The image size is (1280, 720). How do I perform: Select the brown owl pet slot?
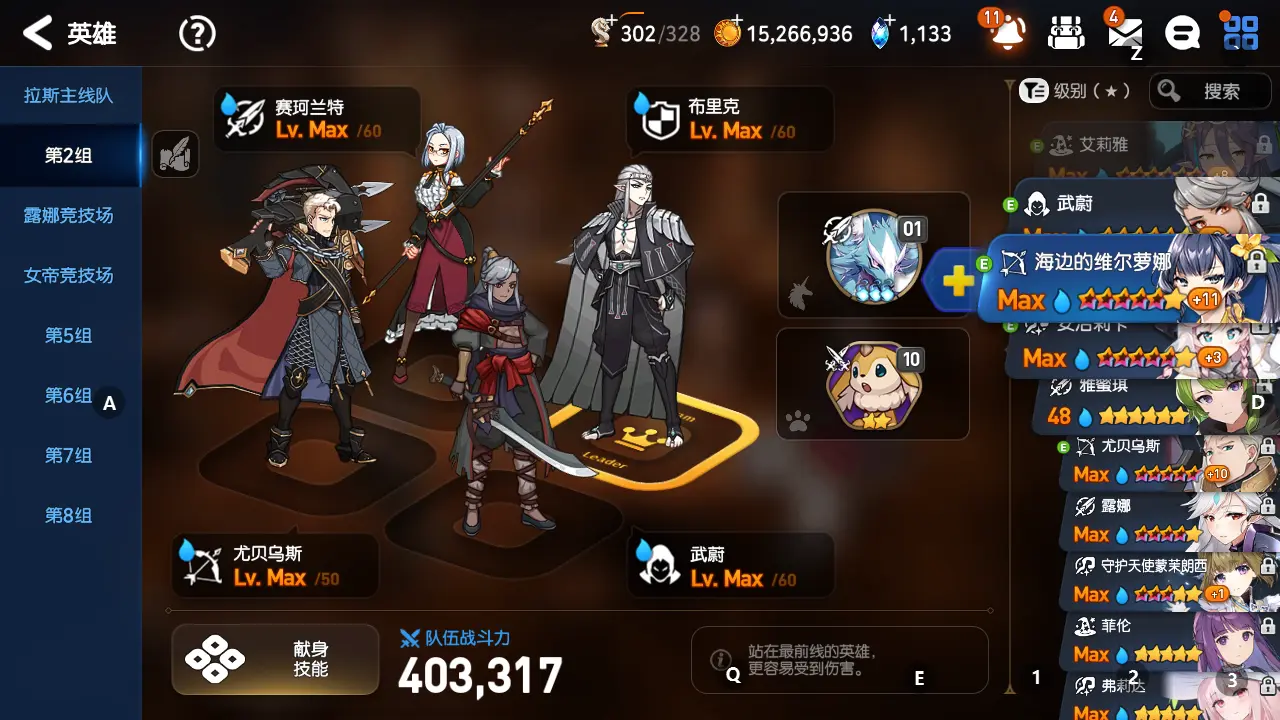pos(873,385)
